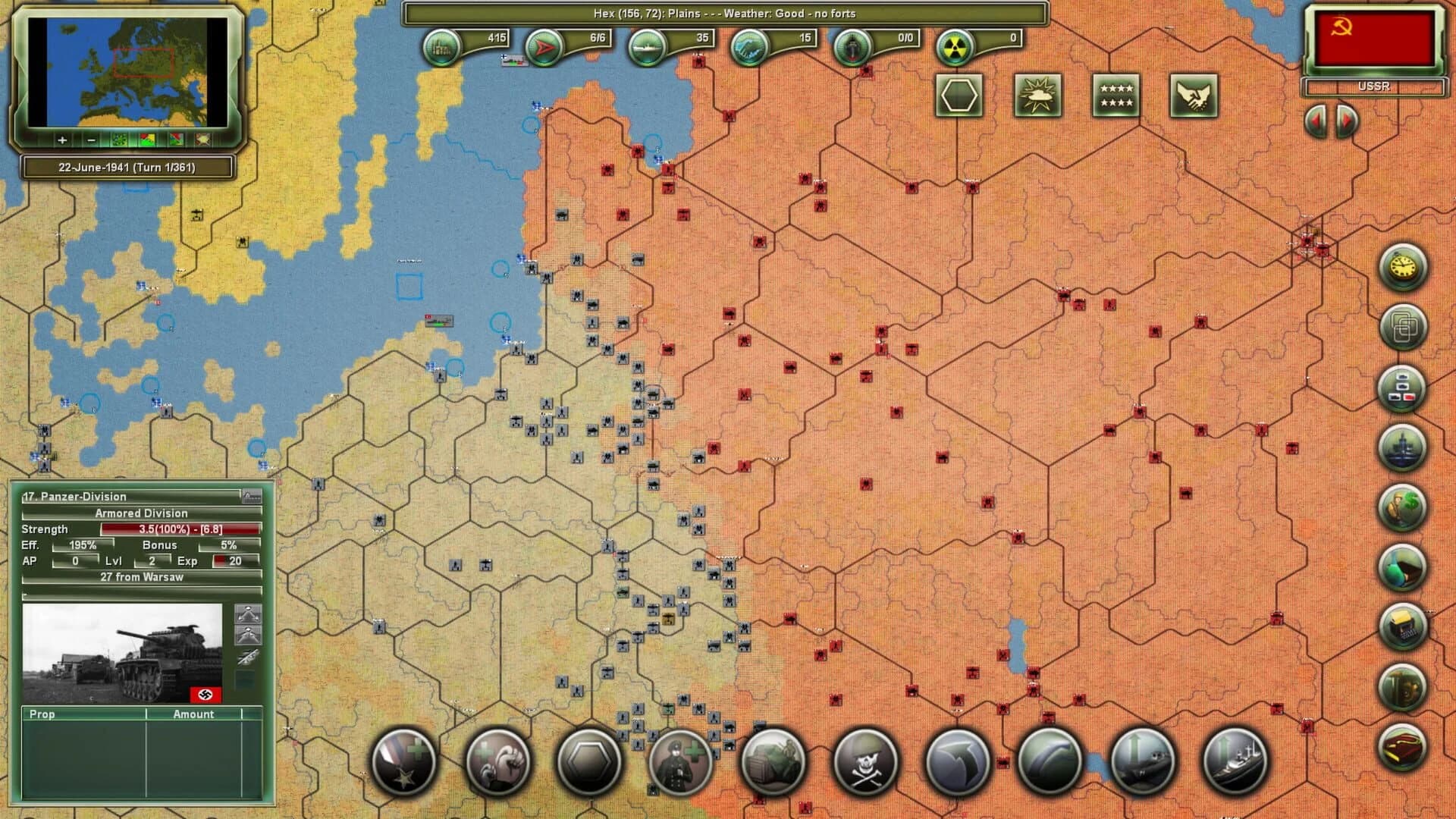
Task: Click the 22-June-1941 turn label
Action: click(125, 167)
